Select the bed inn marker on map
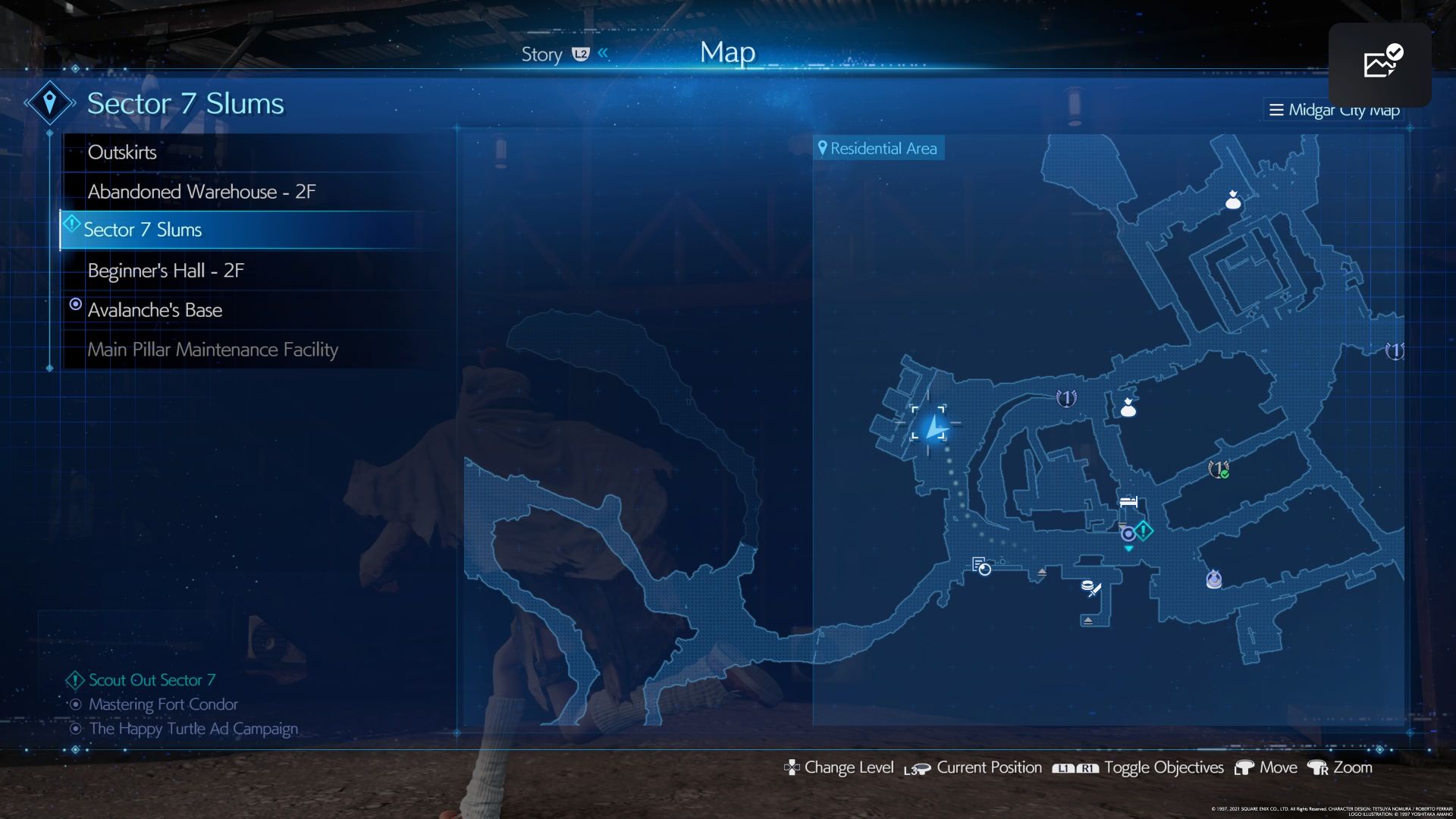 [x=1128, y=501]
